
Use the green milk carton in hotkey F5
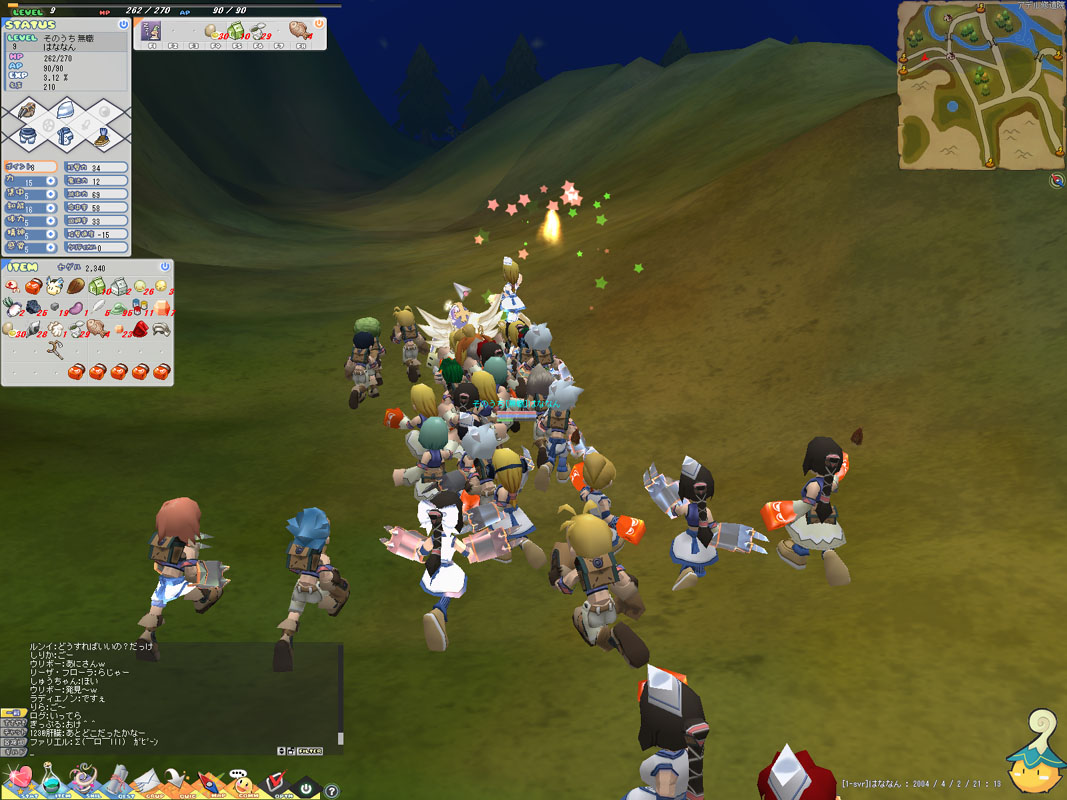[237, 31]
